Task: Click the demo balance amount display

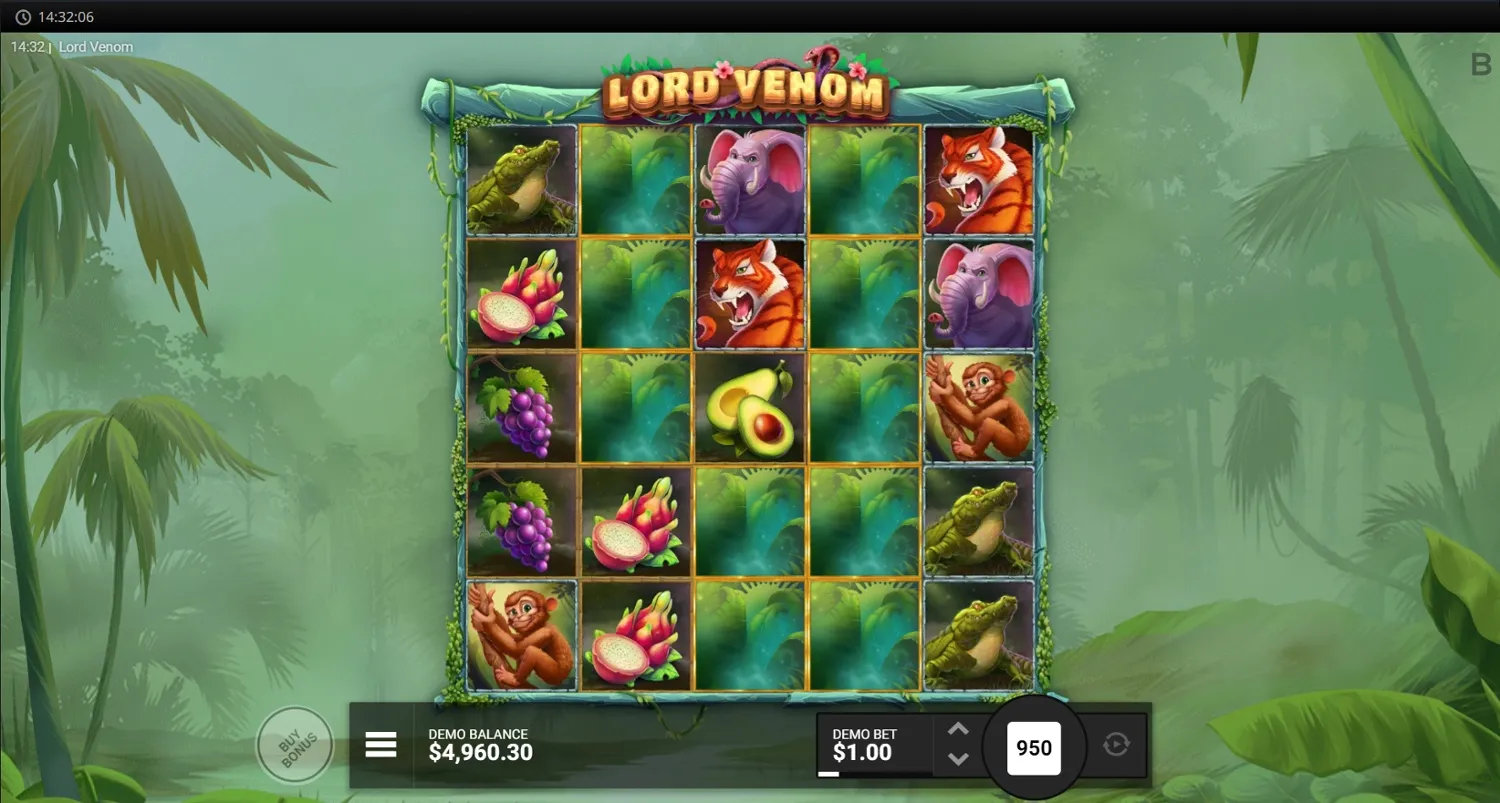Action: coord(482,752)
